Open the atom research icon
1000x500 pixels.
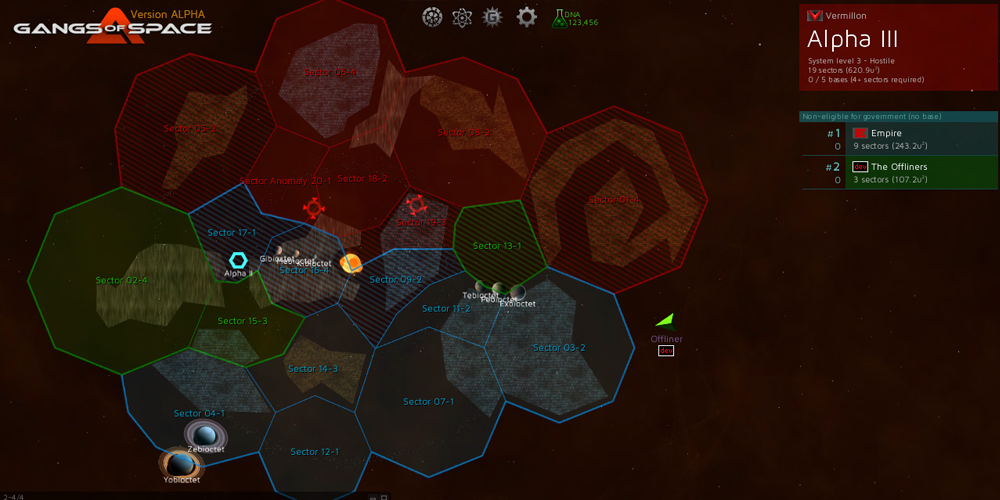462,17
